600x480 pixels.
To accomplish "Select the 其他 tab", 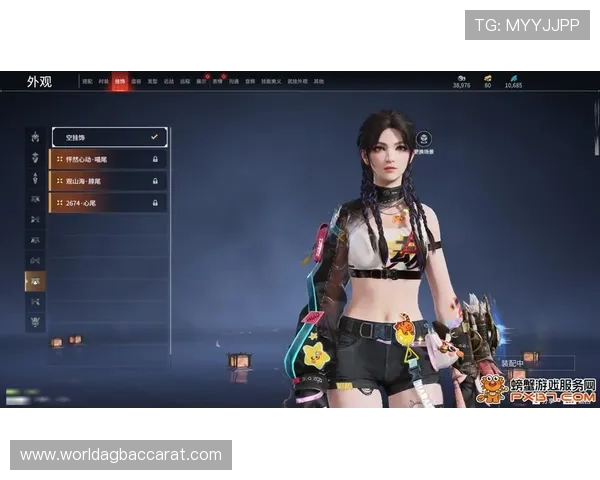I will (318, 82).
